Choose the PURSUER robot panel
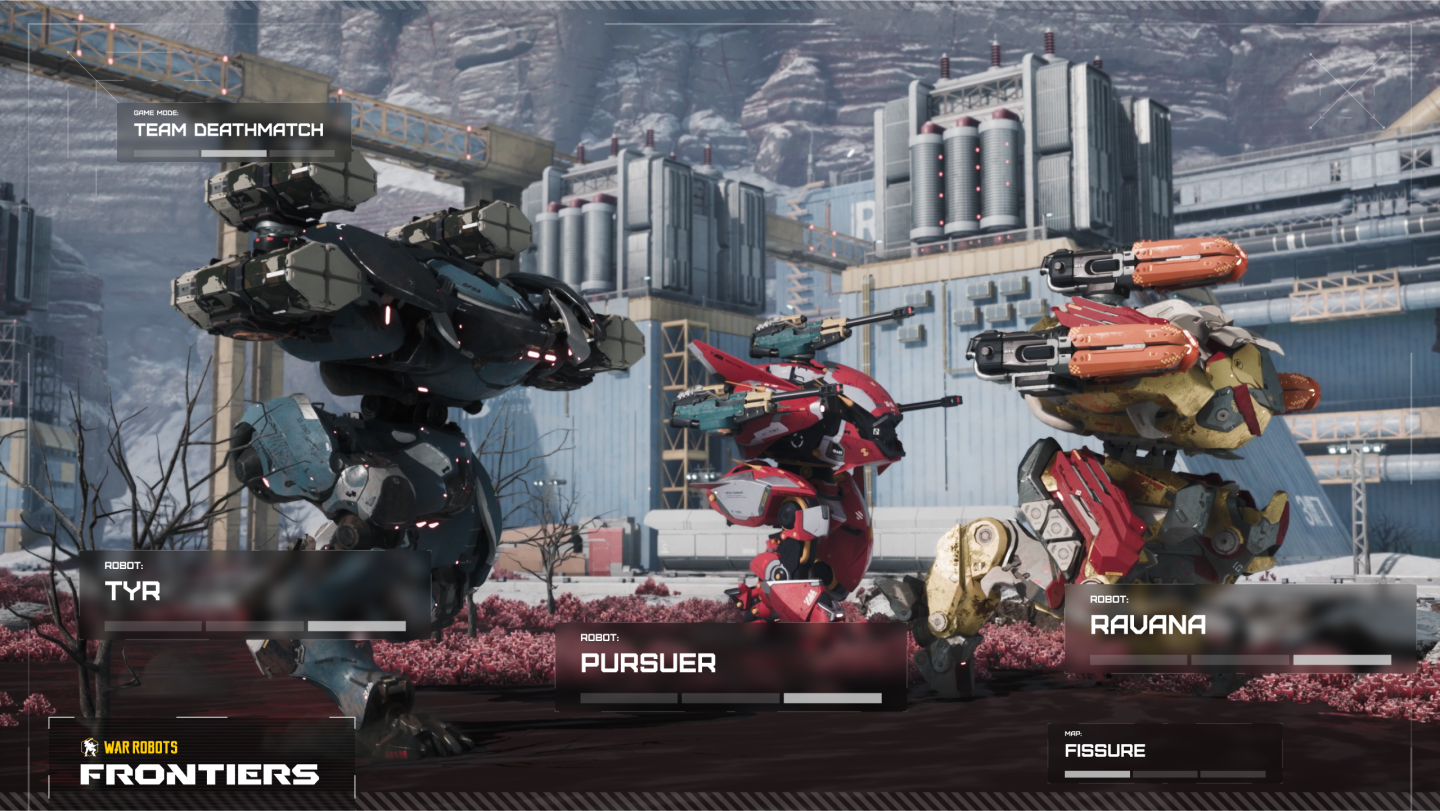The width and height of the screenshot is (1440, 811). (730, 667)
